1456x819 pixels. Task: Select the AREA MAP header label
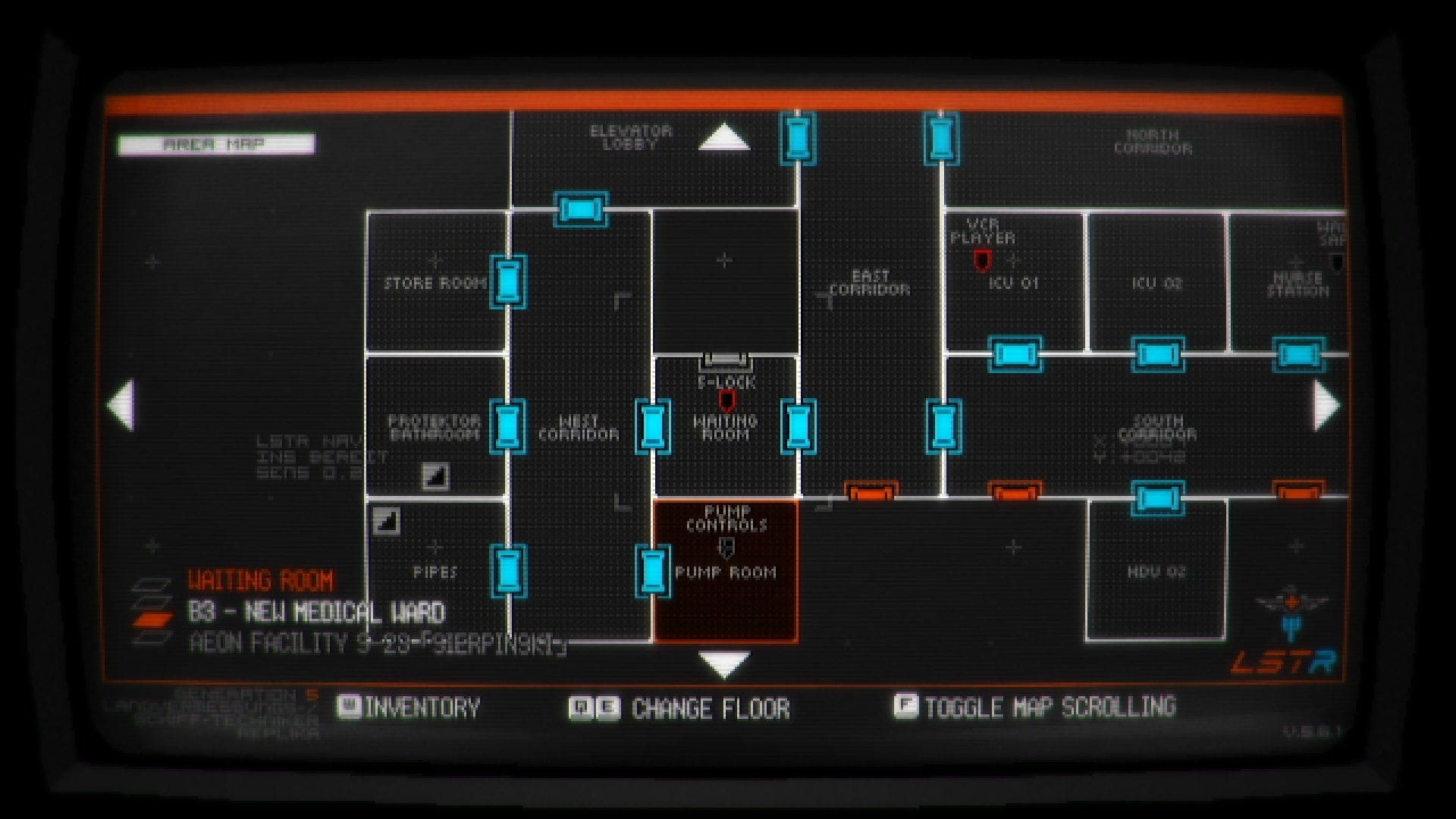(x=215, y=143)
